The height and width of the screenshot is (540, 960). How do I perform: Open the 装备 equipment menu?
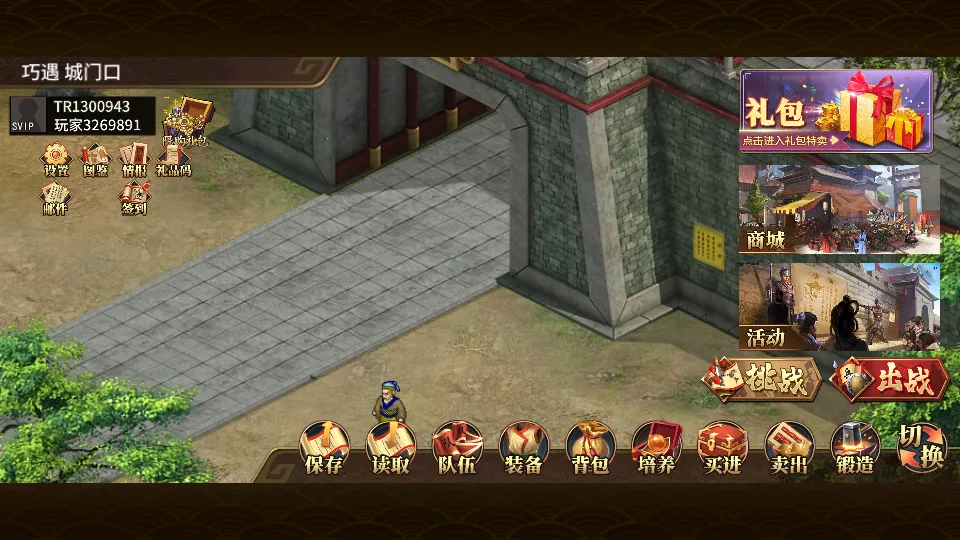point(523,448)
